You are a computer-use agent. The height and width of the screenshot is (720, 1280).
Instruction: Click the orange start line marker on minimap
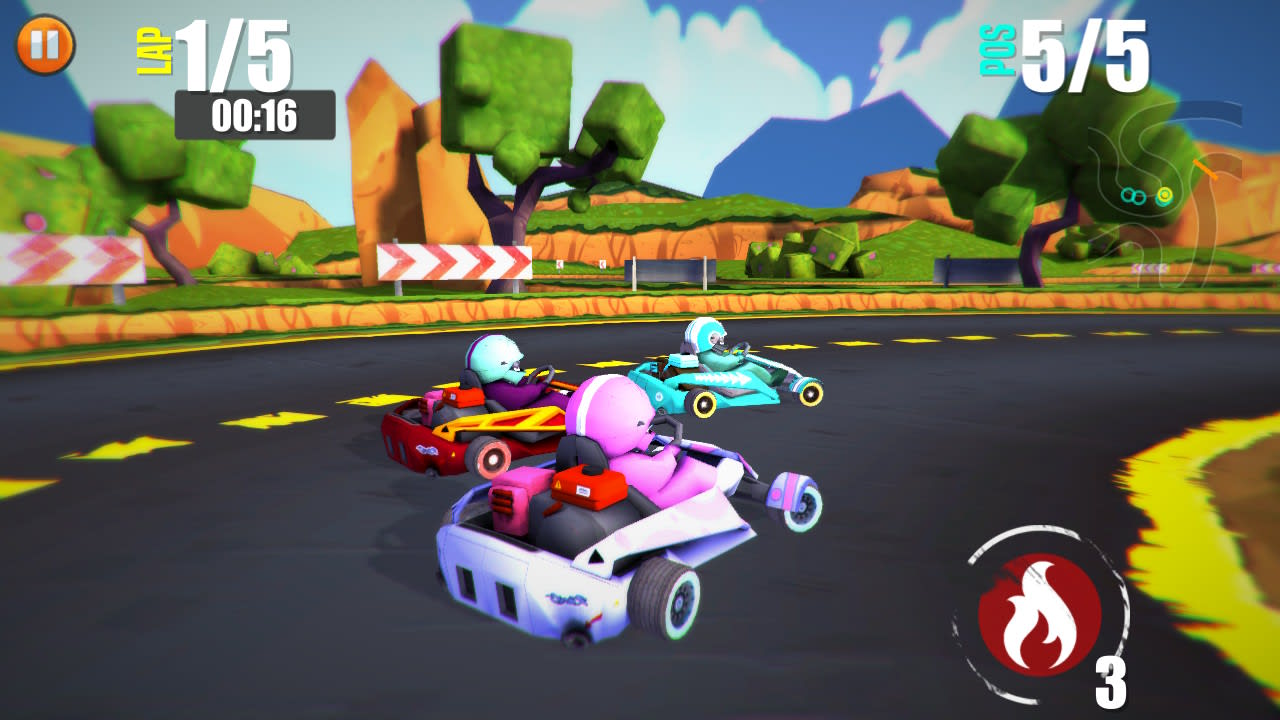1205,169
